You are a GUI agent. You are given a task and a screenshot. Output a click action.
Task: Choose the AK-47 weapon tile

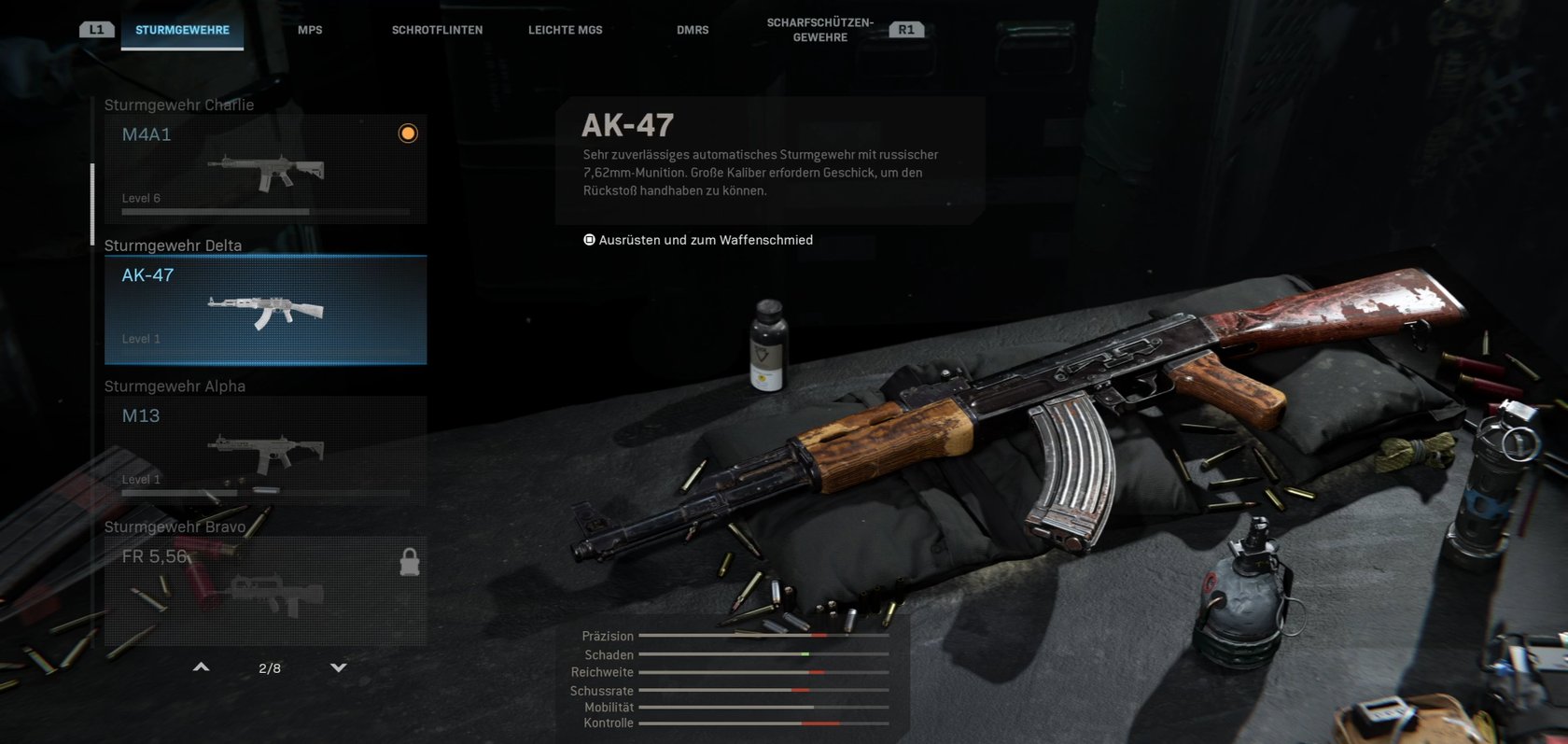point(265,310)
